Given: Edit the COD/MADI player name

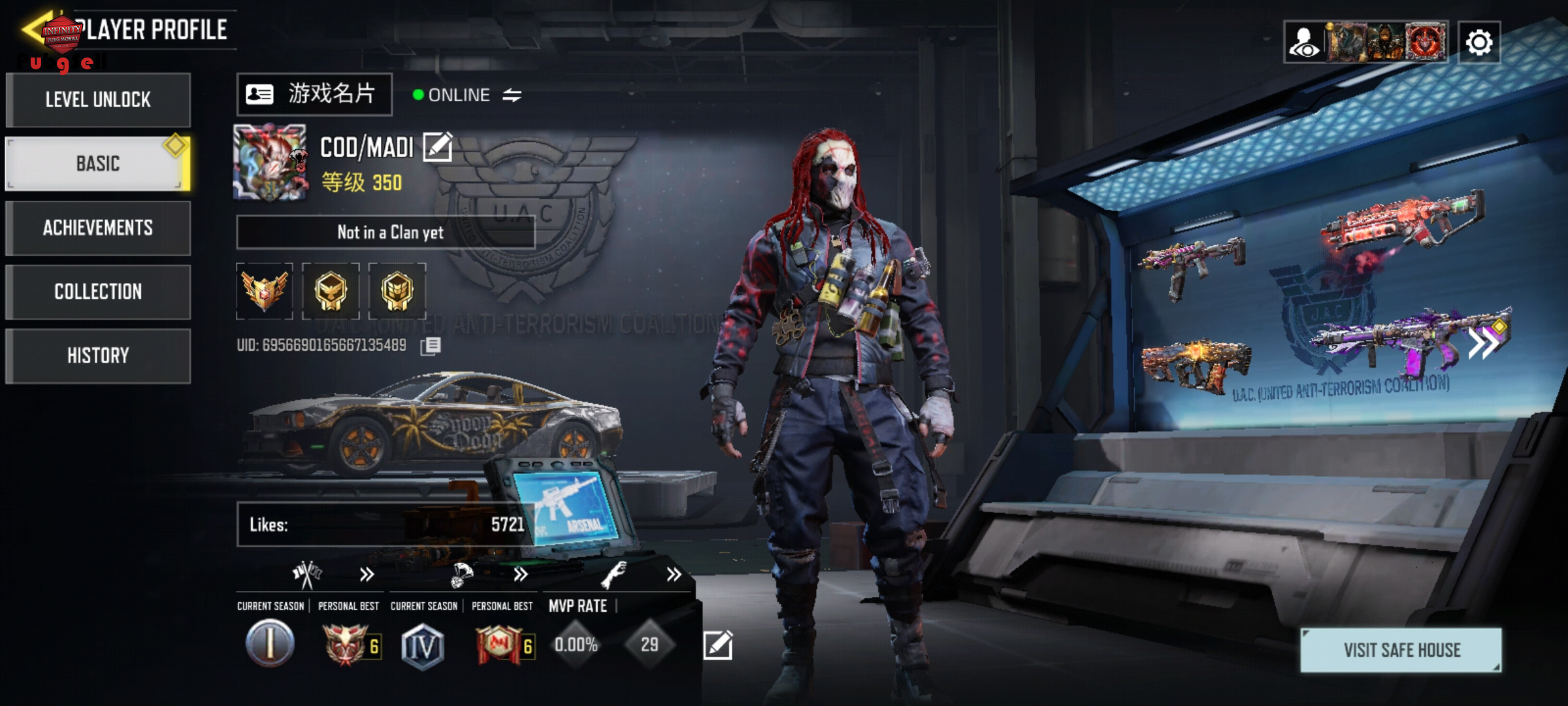Looking at the screenshot, I should click(x=437, y=147).
